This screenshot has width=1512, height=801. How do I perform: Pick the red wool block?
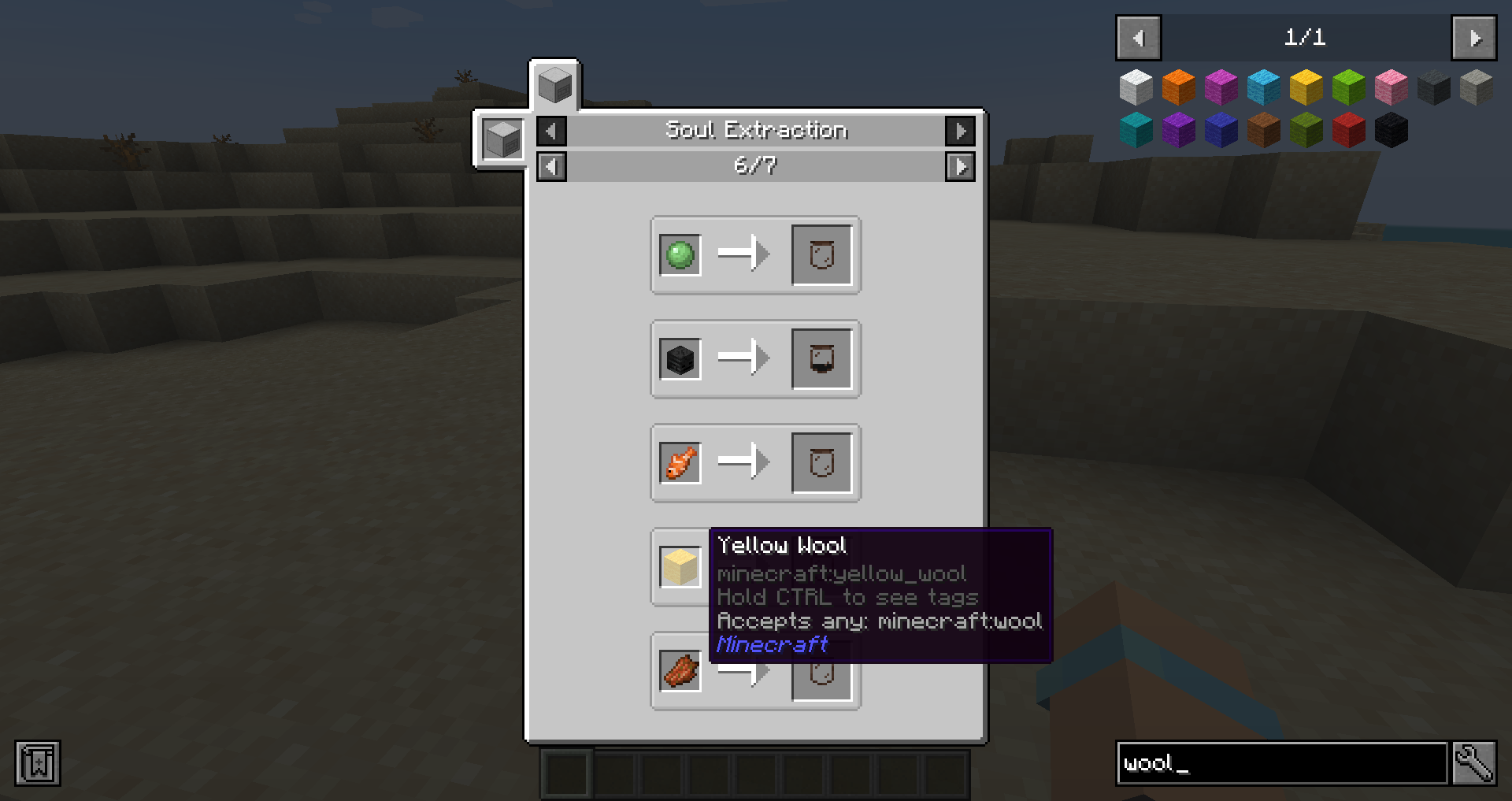coord(1348,129)
